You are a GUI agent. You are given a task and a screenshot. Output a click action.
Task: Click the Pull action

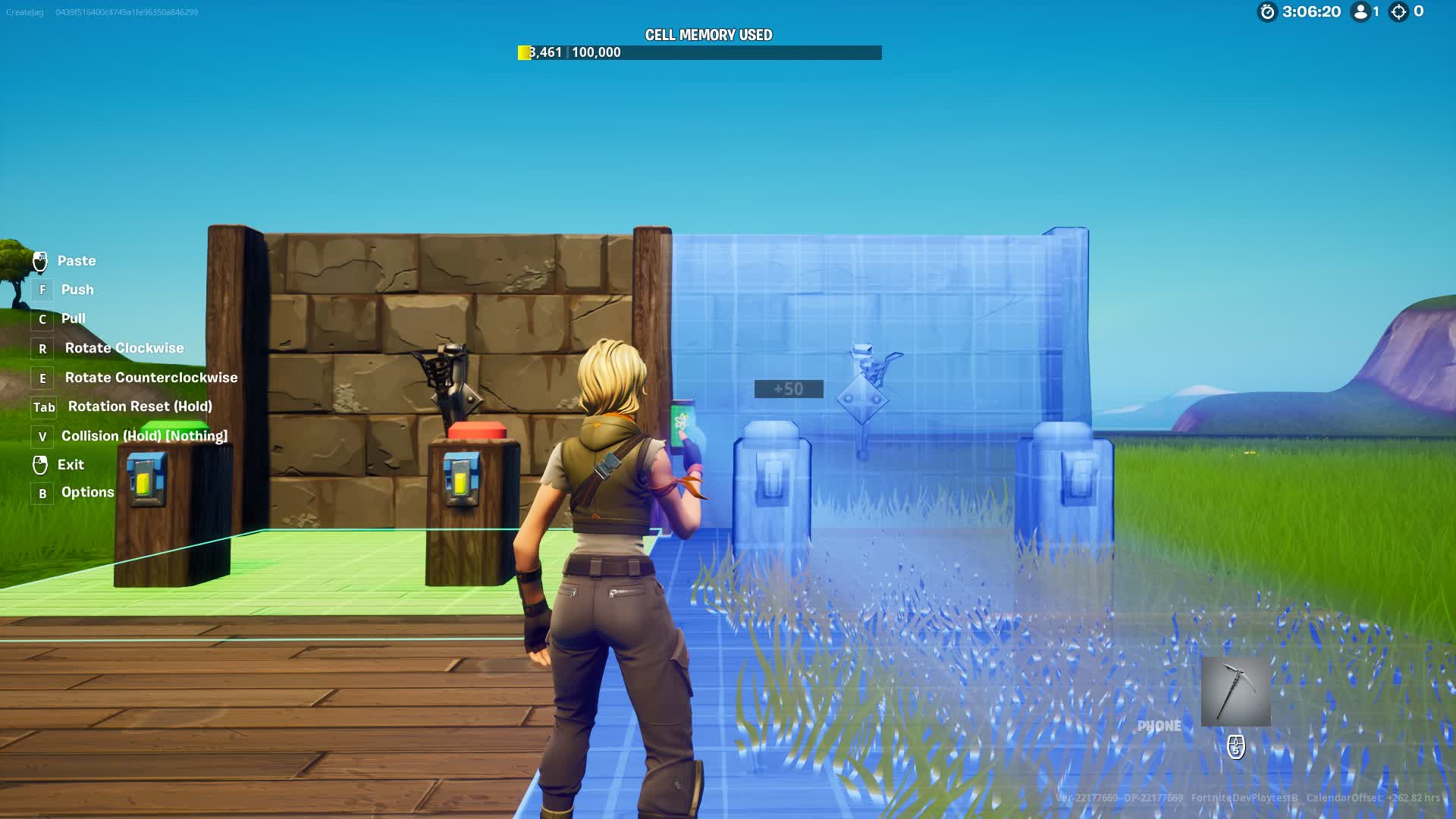pyautogui.click(x=73, y=318)
